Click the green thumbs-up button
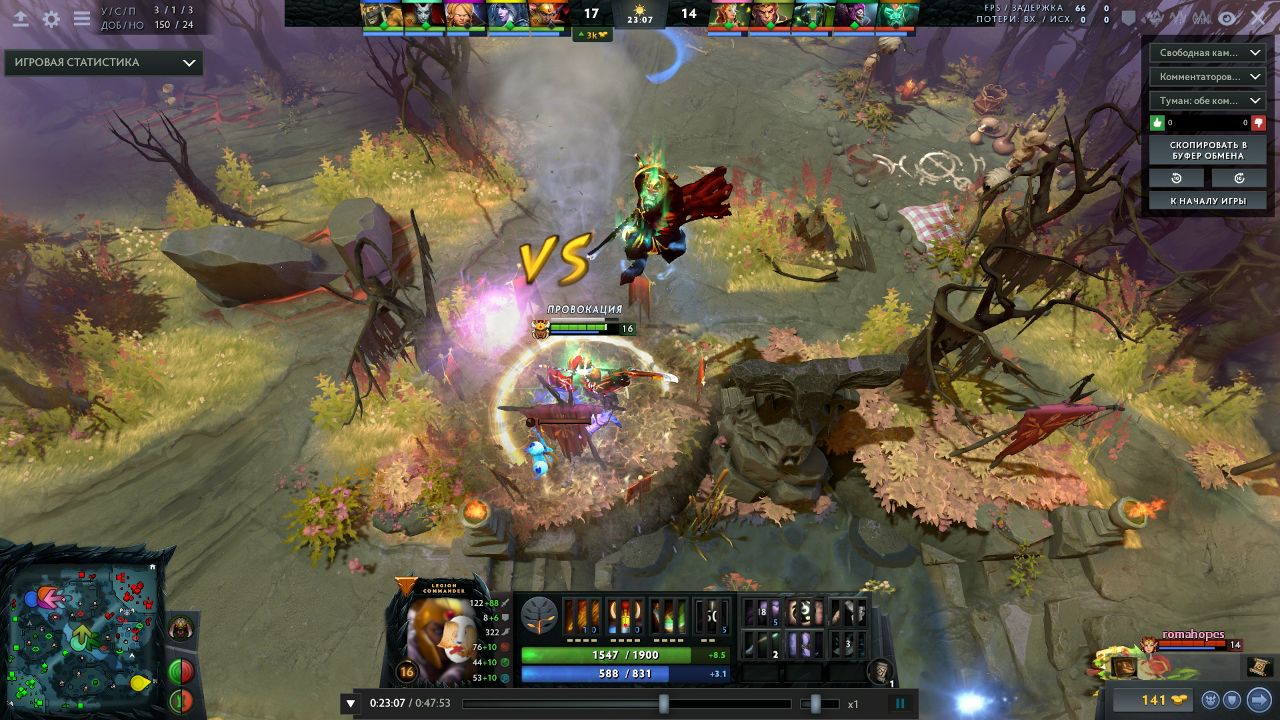Viewport: 1280px width, 720px height. 1158,123
